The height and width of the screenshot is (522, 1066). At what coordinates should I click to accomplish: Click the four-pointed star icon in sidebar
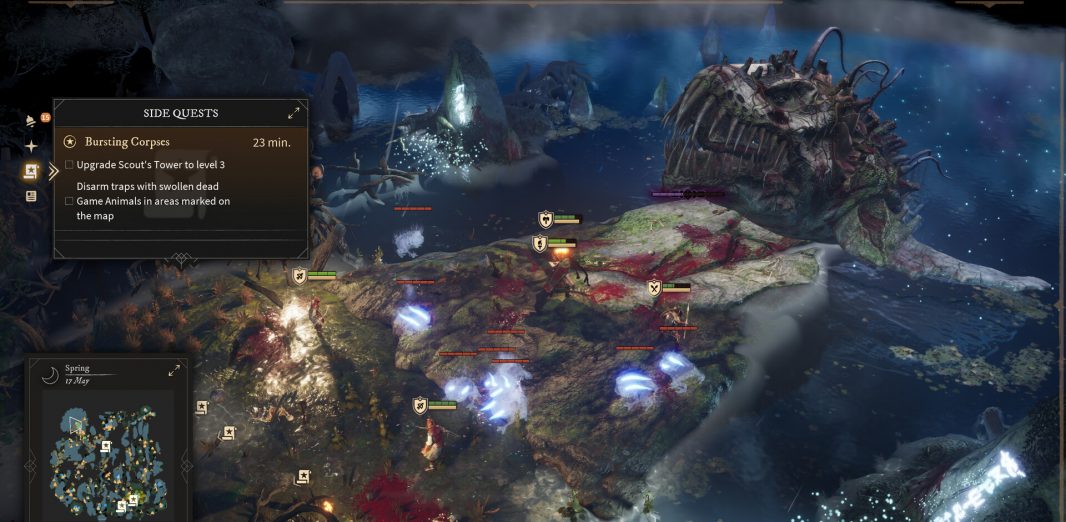coord(31,146)
